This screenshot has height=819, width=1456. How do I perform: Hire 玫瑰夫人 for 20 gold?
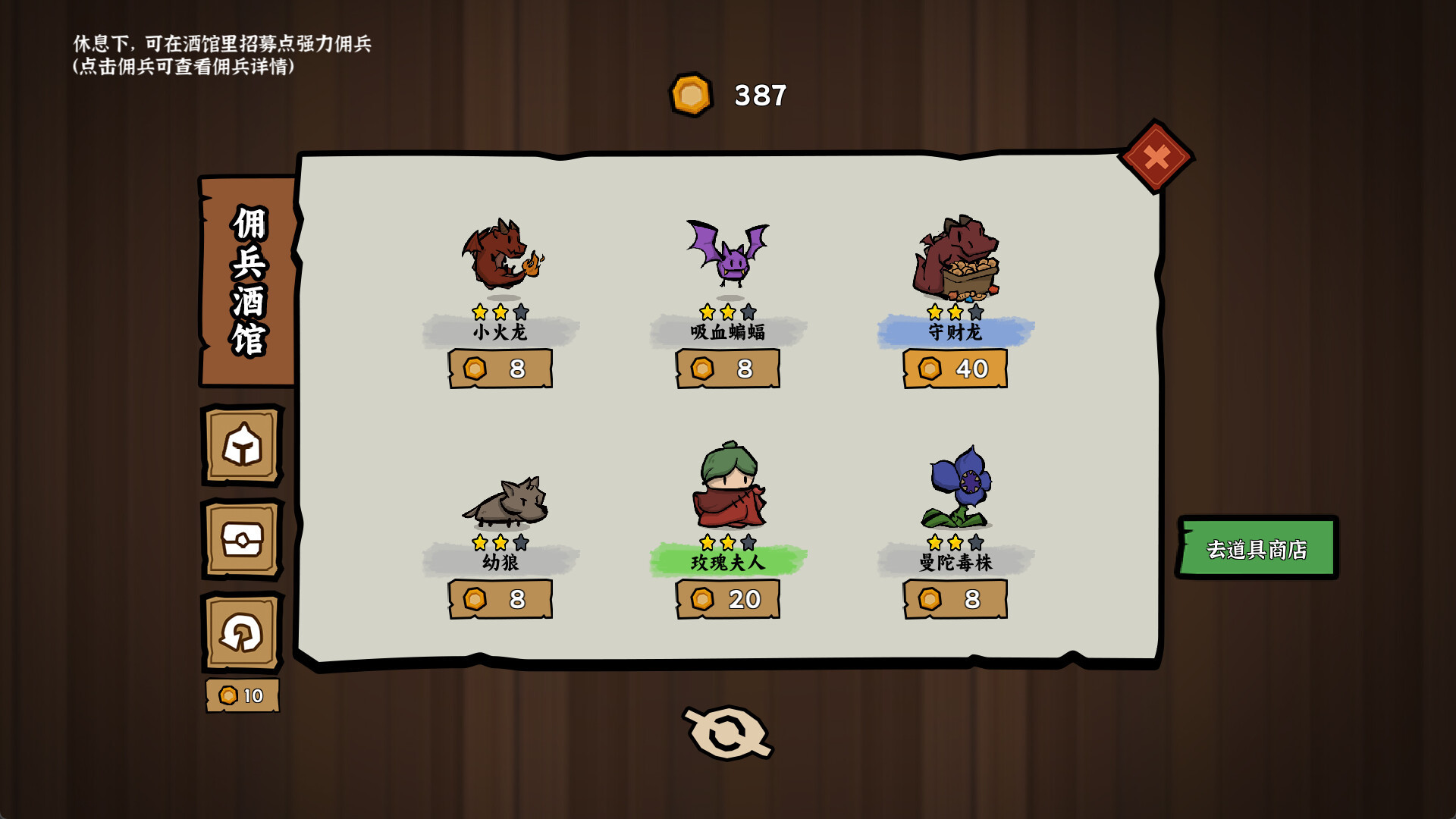pos(728,599)
